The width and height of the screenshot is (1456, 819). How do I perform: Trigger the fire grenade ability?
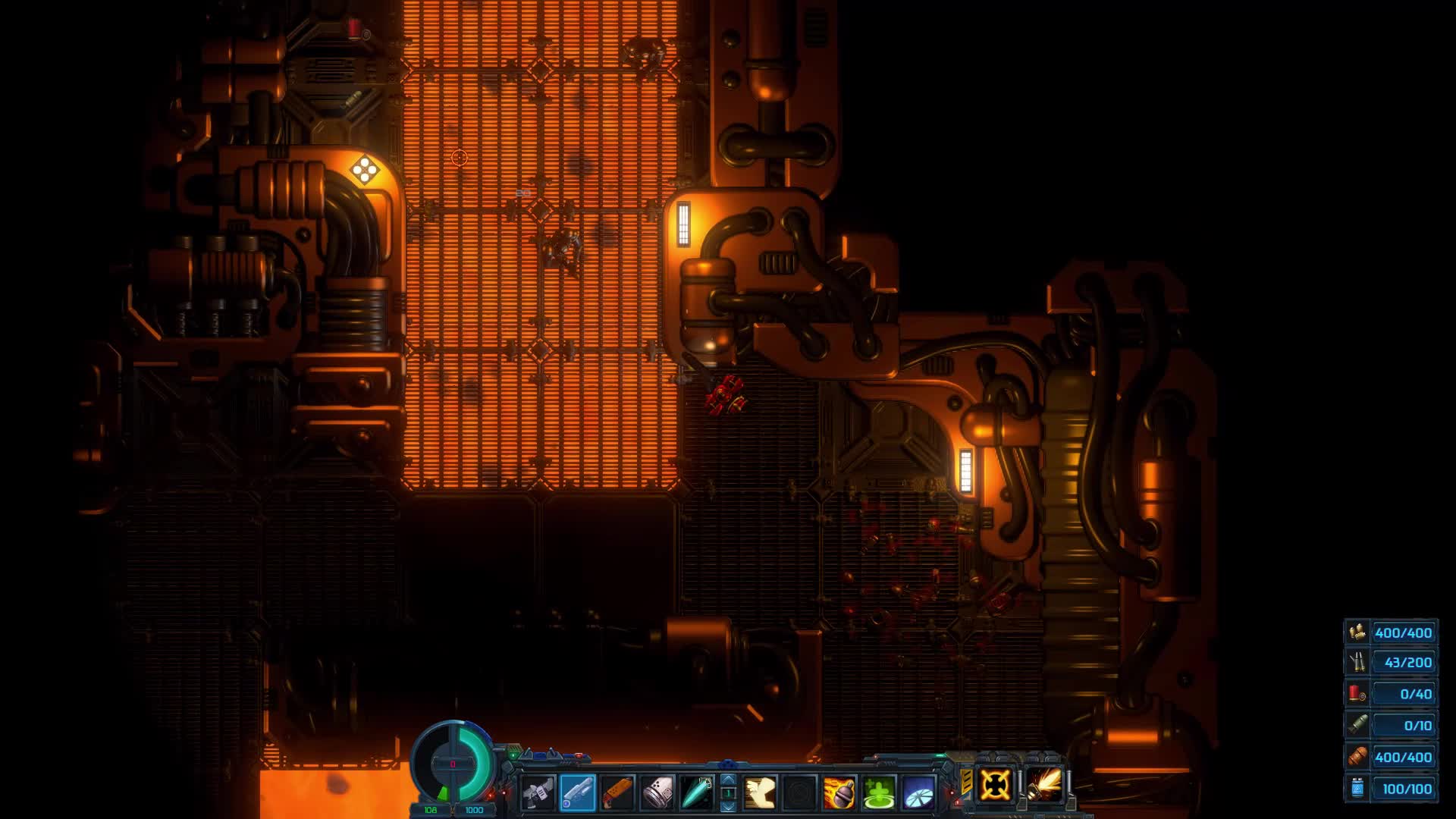[840, 792]
